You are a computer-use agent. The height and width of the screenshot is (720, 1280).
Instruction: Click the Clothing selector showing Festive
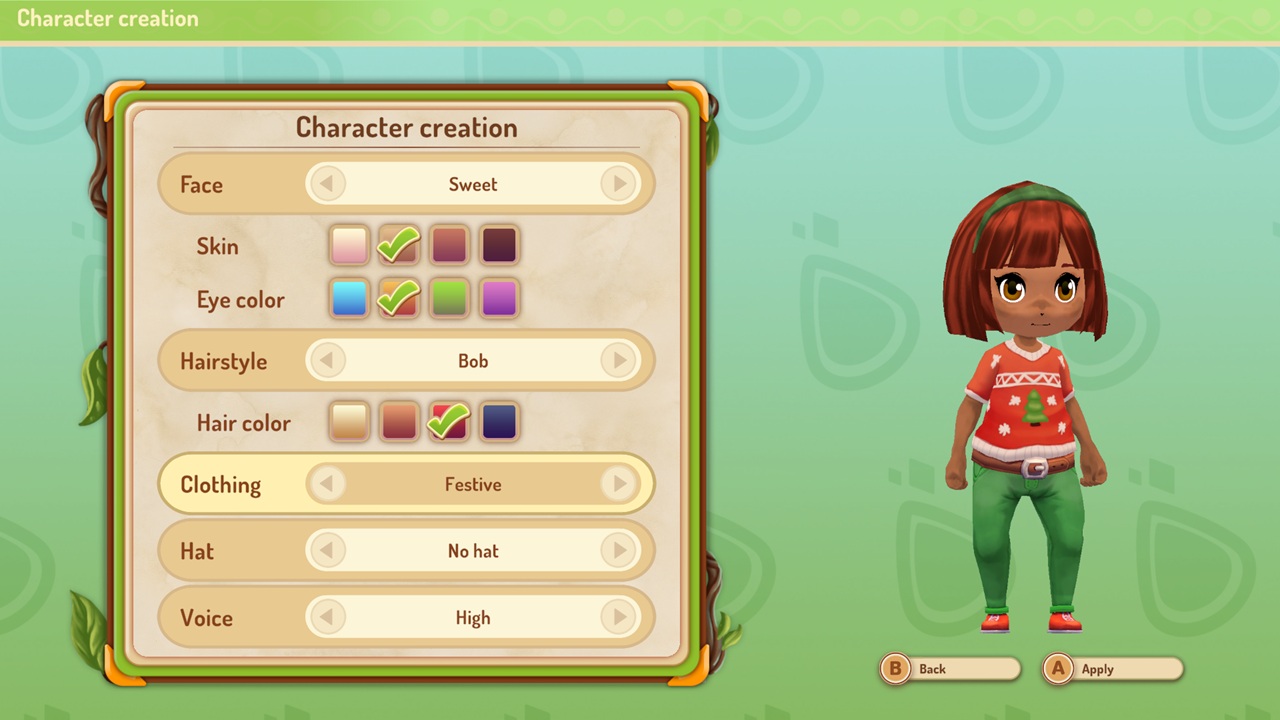click(473, 484)
